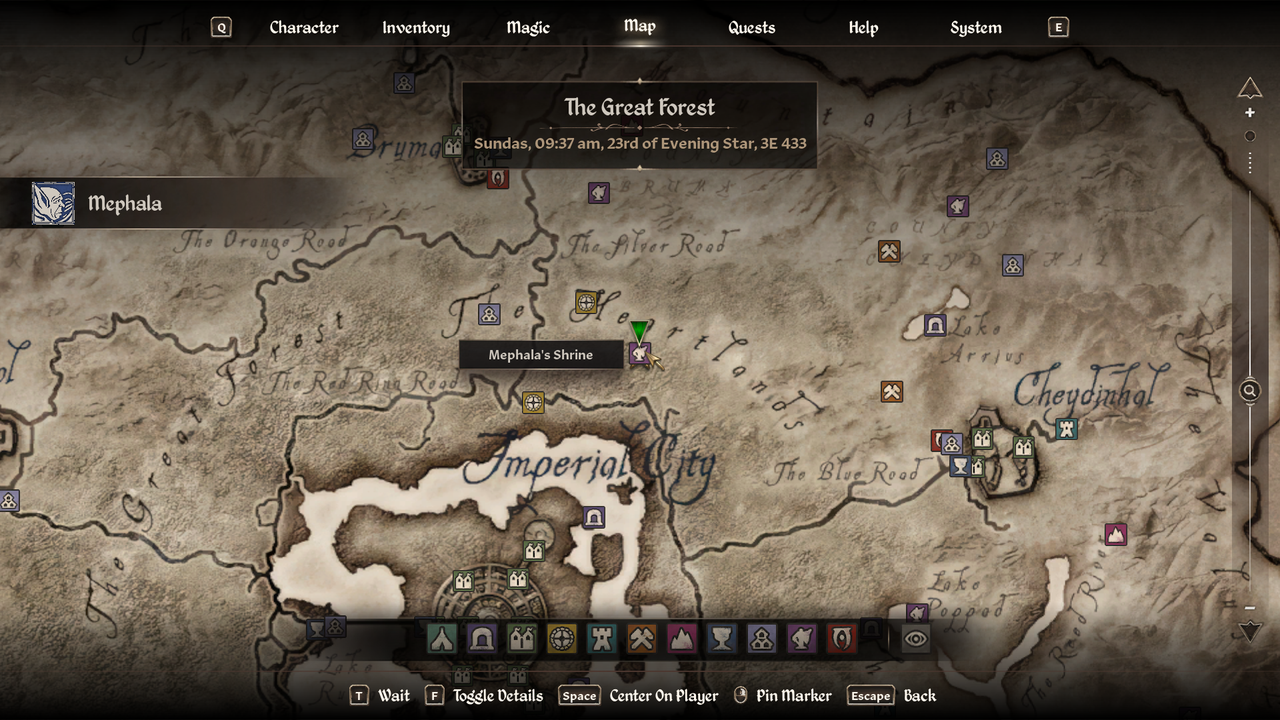Show the Help tab
The height and width of the screenshot is (720, 1280).
coord(863,28)
